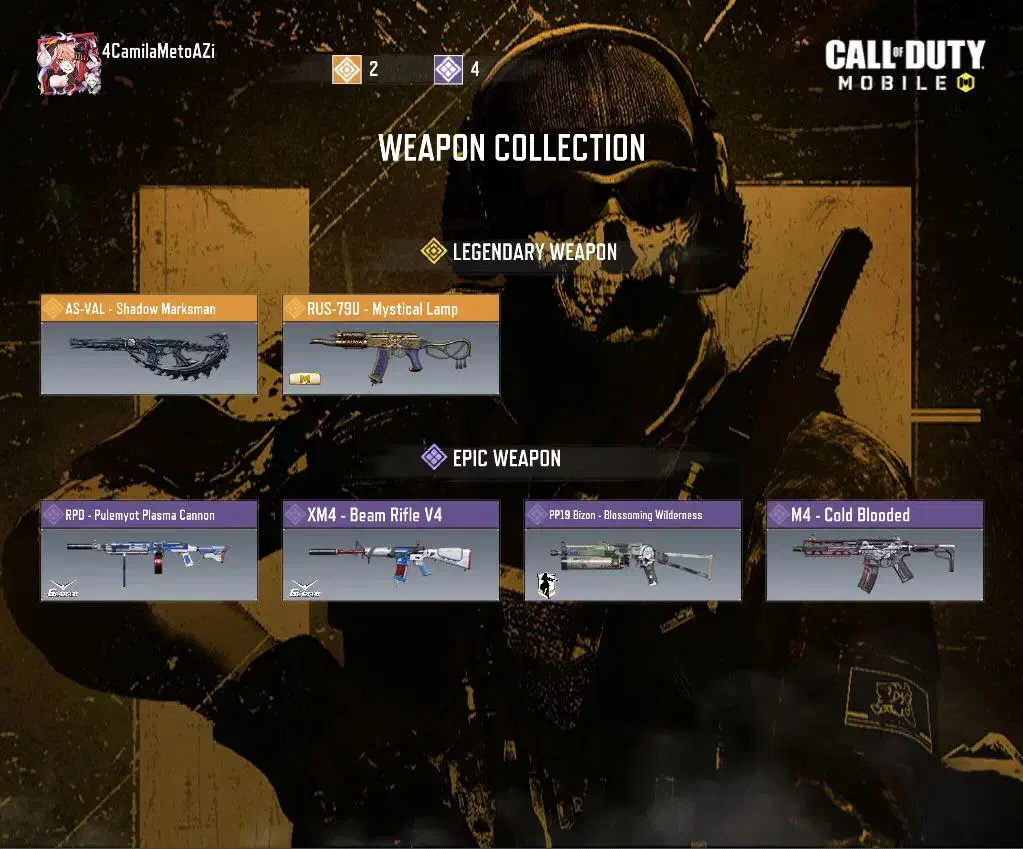Image resolution: width=1023 pixels, height=849 pixels.
Task: Select the AS-VAL Shadow Marksman card
Action: [149, 344]
